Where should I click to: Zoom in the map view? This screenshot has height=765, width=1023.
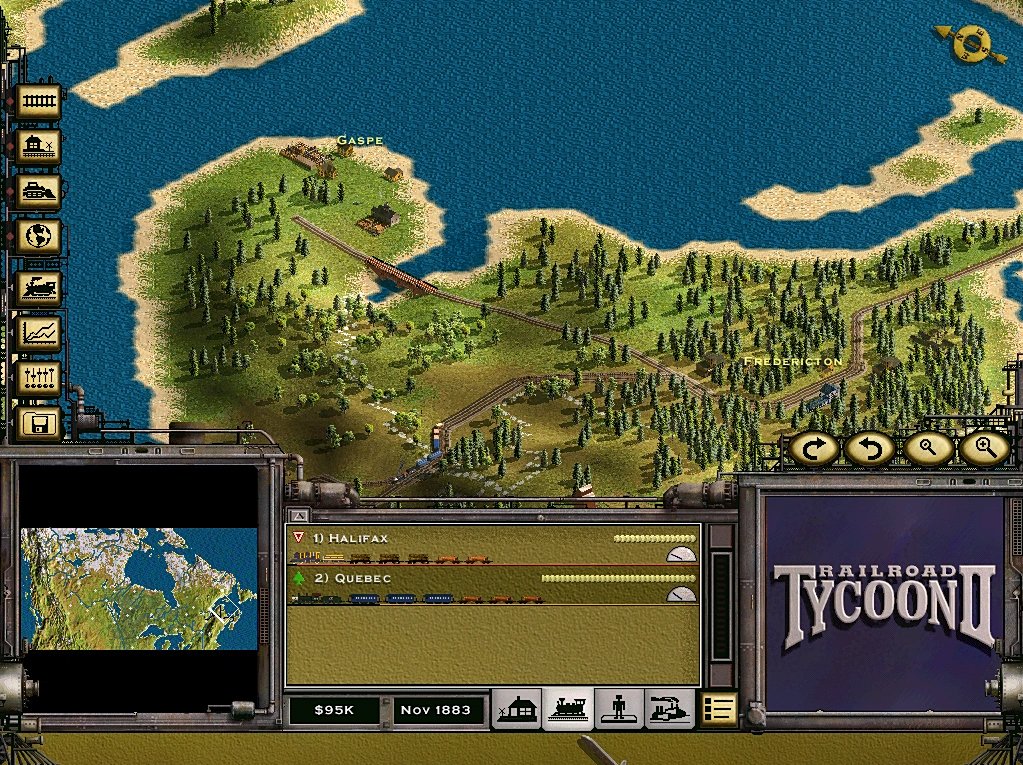(984, 449)
